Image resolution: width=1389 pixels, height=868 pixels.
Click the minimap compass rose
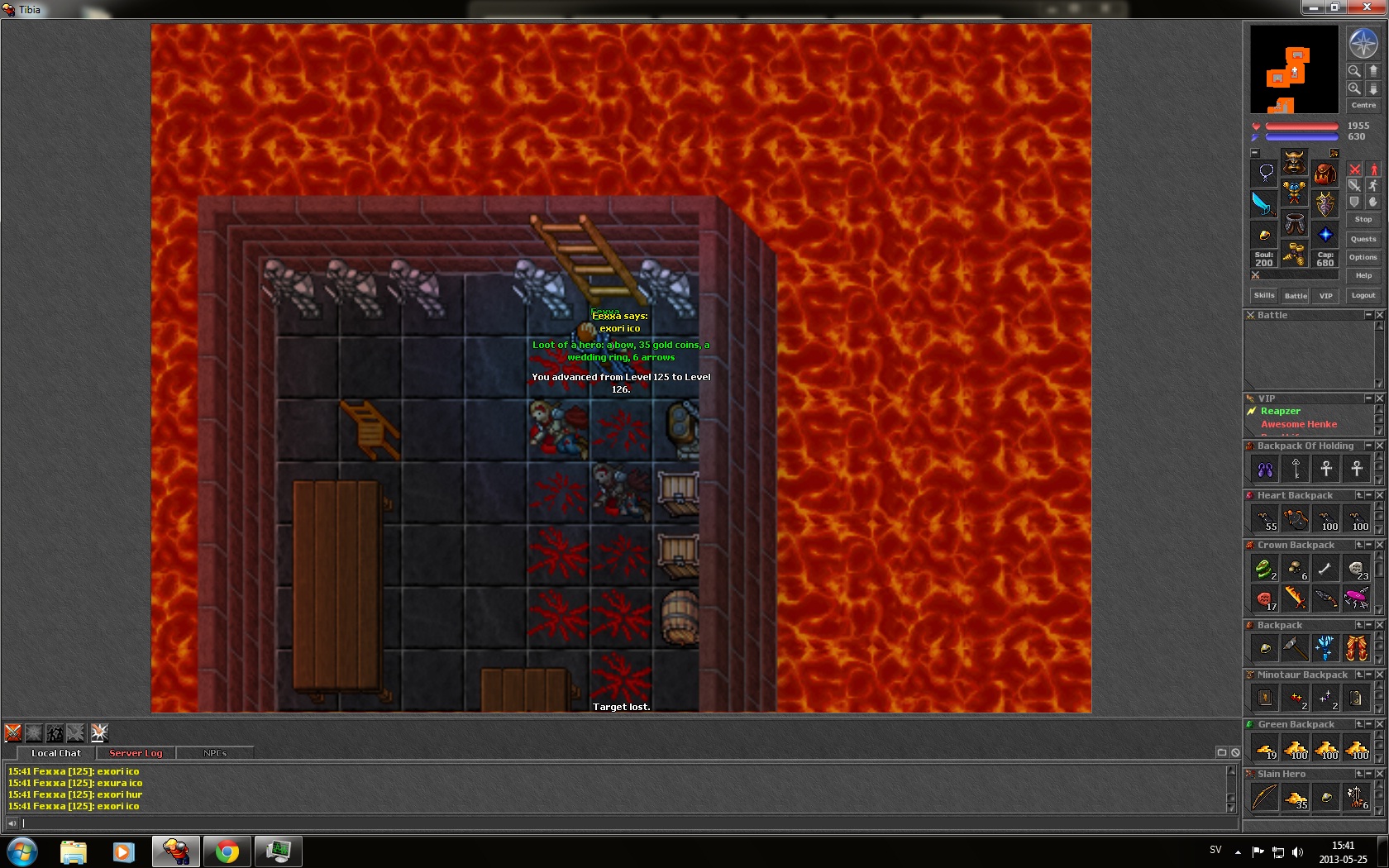click(x=1363, y=43)
